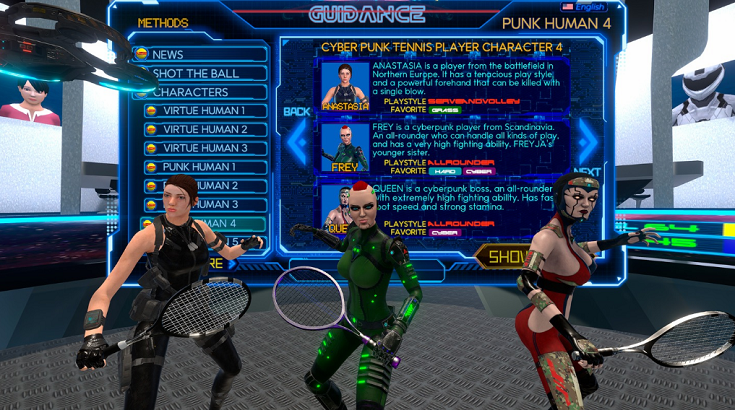Choose Virtue Human 1 from the list
735x410 pixels.
(x=204, y=111)
